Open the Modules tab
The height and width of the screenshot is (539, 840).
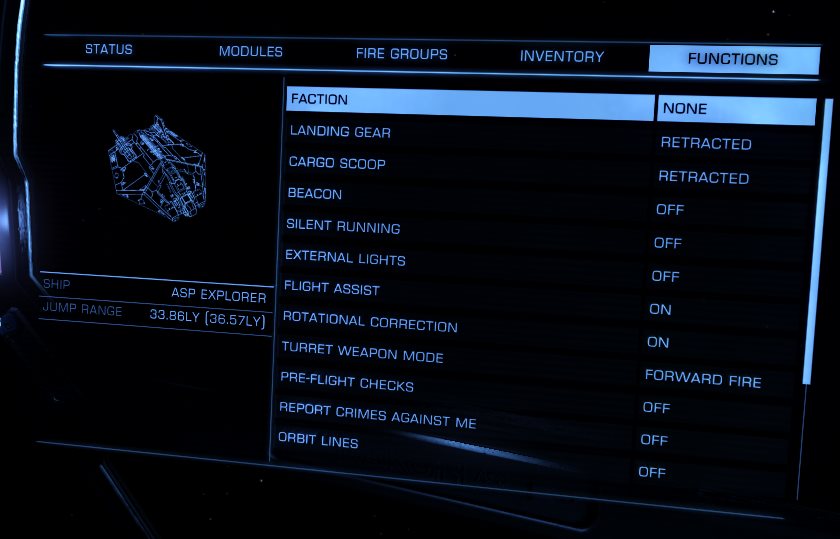click(250, 51)
